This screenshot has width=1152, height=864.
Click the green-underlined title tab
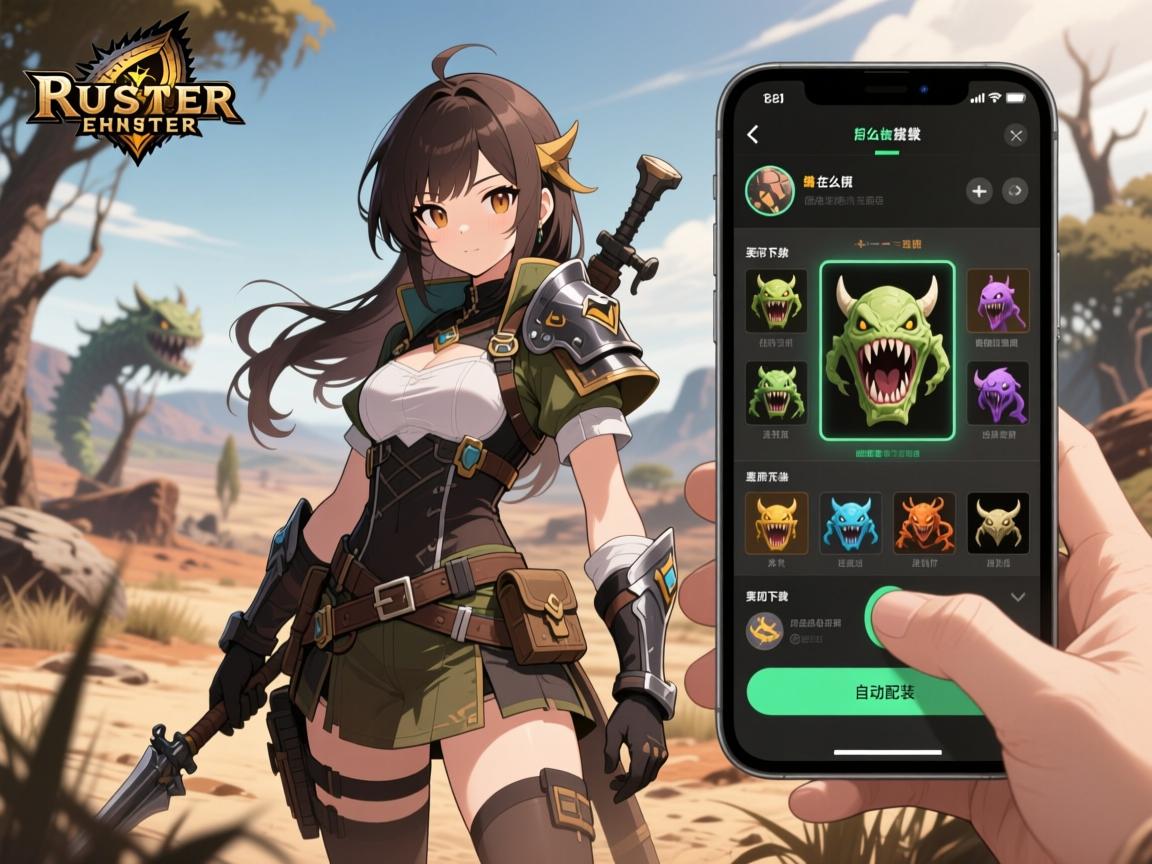[x=887, y=135]
